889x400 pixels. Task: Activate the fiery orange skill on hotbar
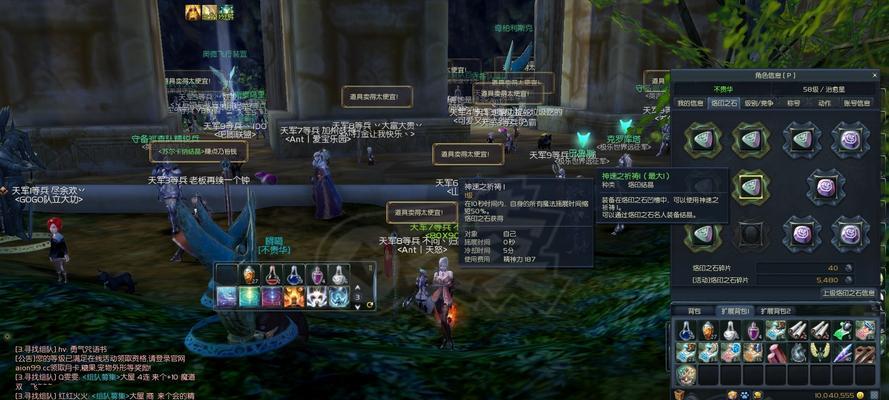[295, 297]
